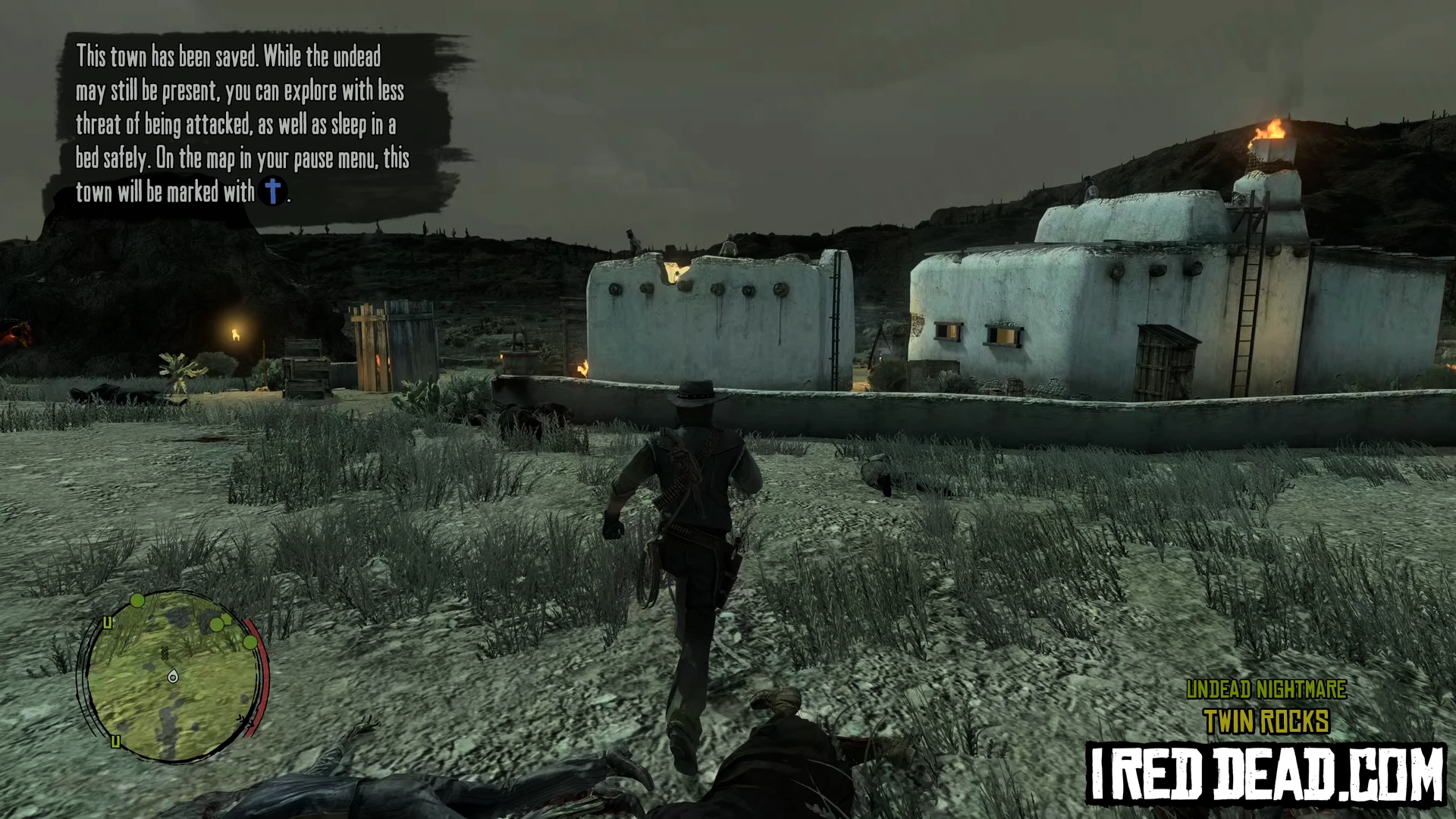This screenshot has height=819, width=1456.
Task: Click the IREDDEAD.COM watermark logo
Action: click(1266, 773)
